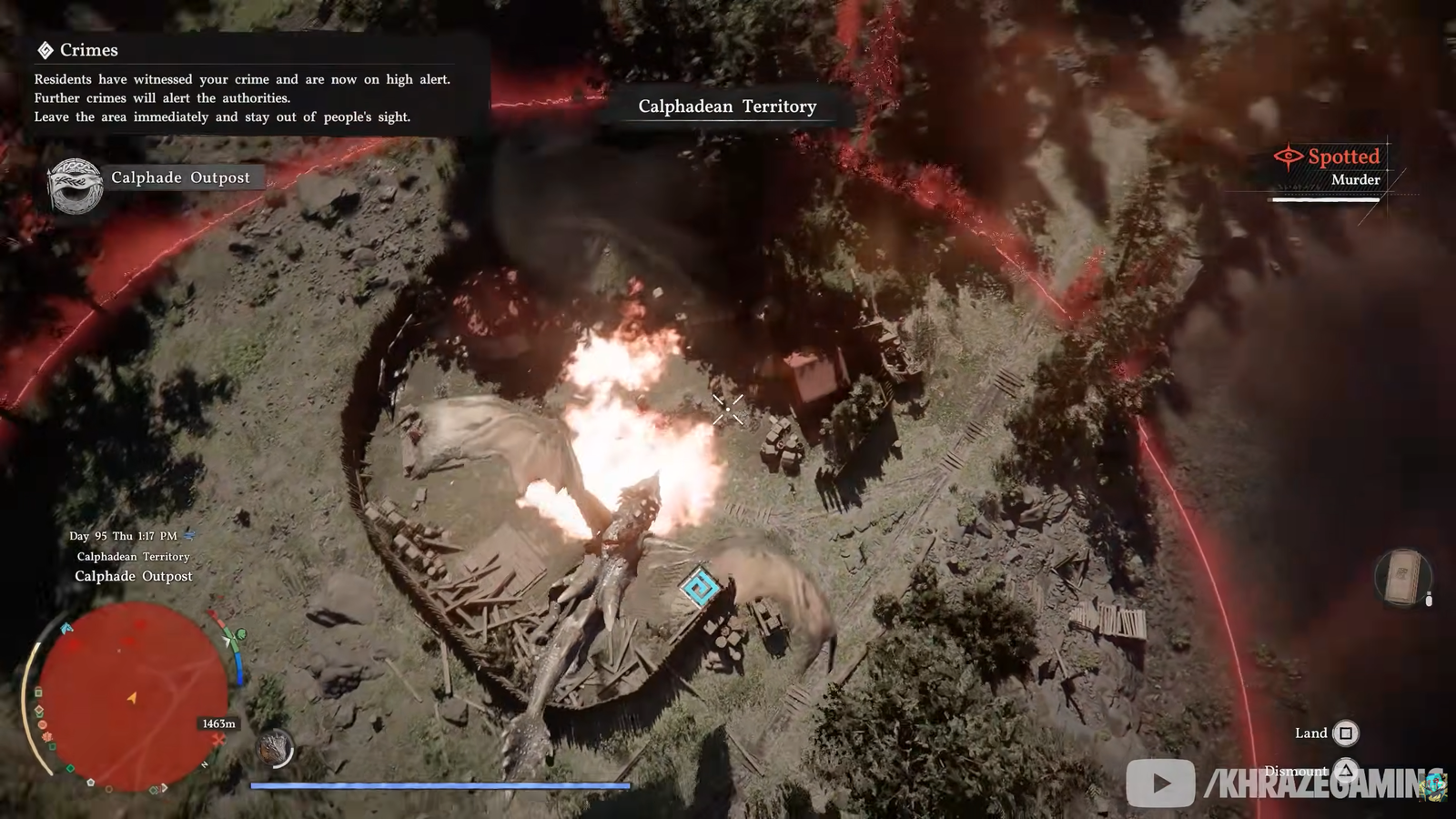Click the dragon mount portrait icon
Screen dimensions: 1456x819
(x=274, y=749)
